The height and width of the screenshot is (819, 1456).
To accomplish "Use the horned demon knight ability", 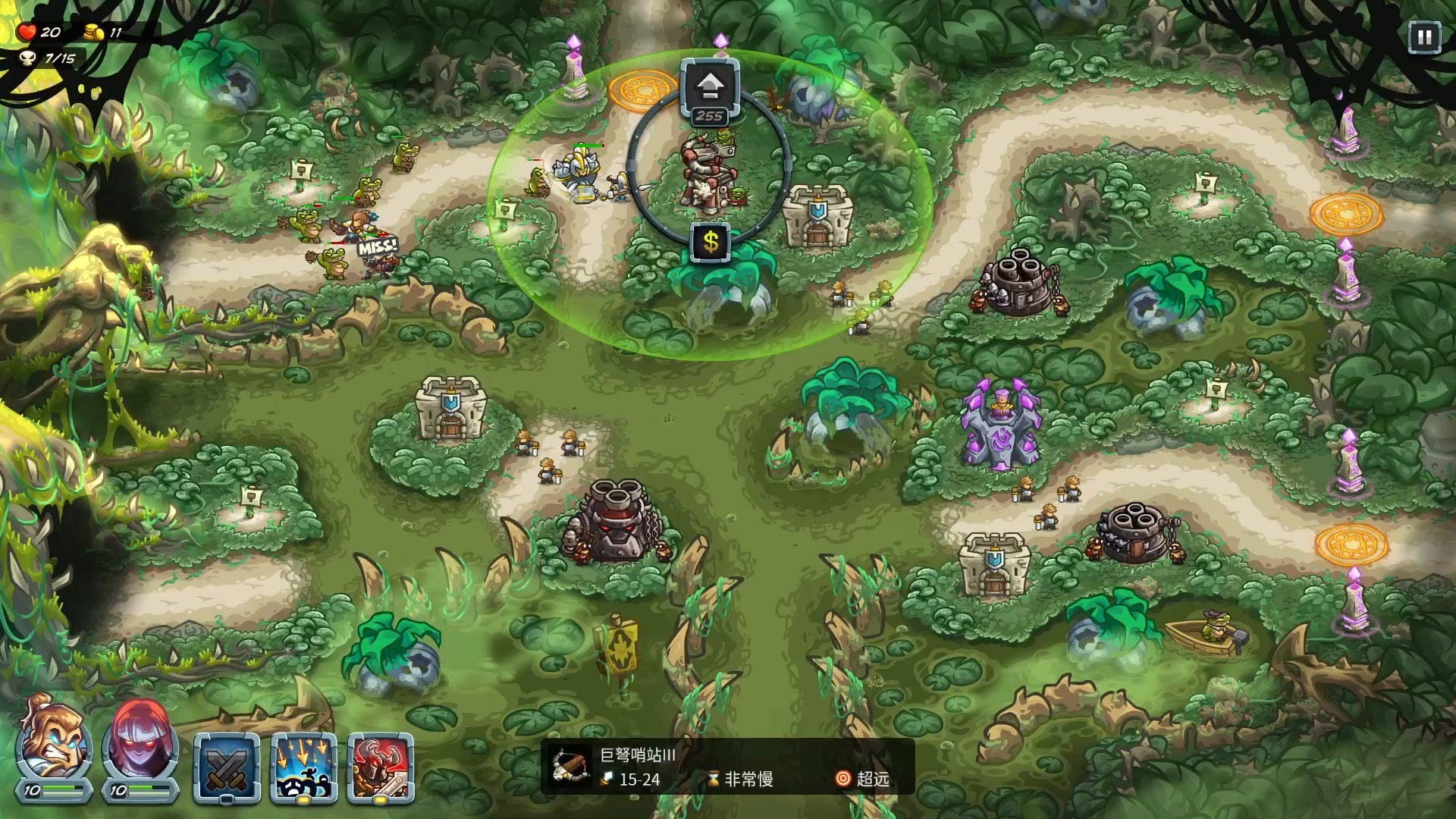I will point(381,767).
